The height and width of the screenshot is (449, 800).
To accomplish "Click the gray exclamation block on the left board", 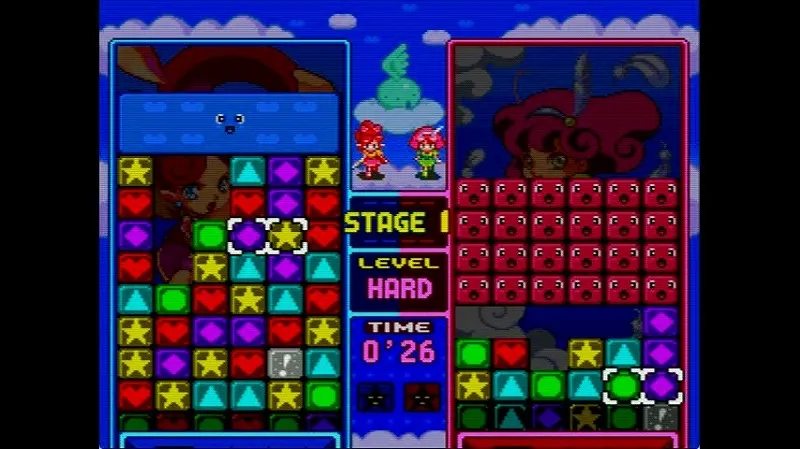I will pos(286,363).
